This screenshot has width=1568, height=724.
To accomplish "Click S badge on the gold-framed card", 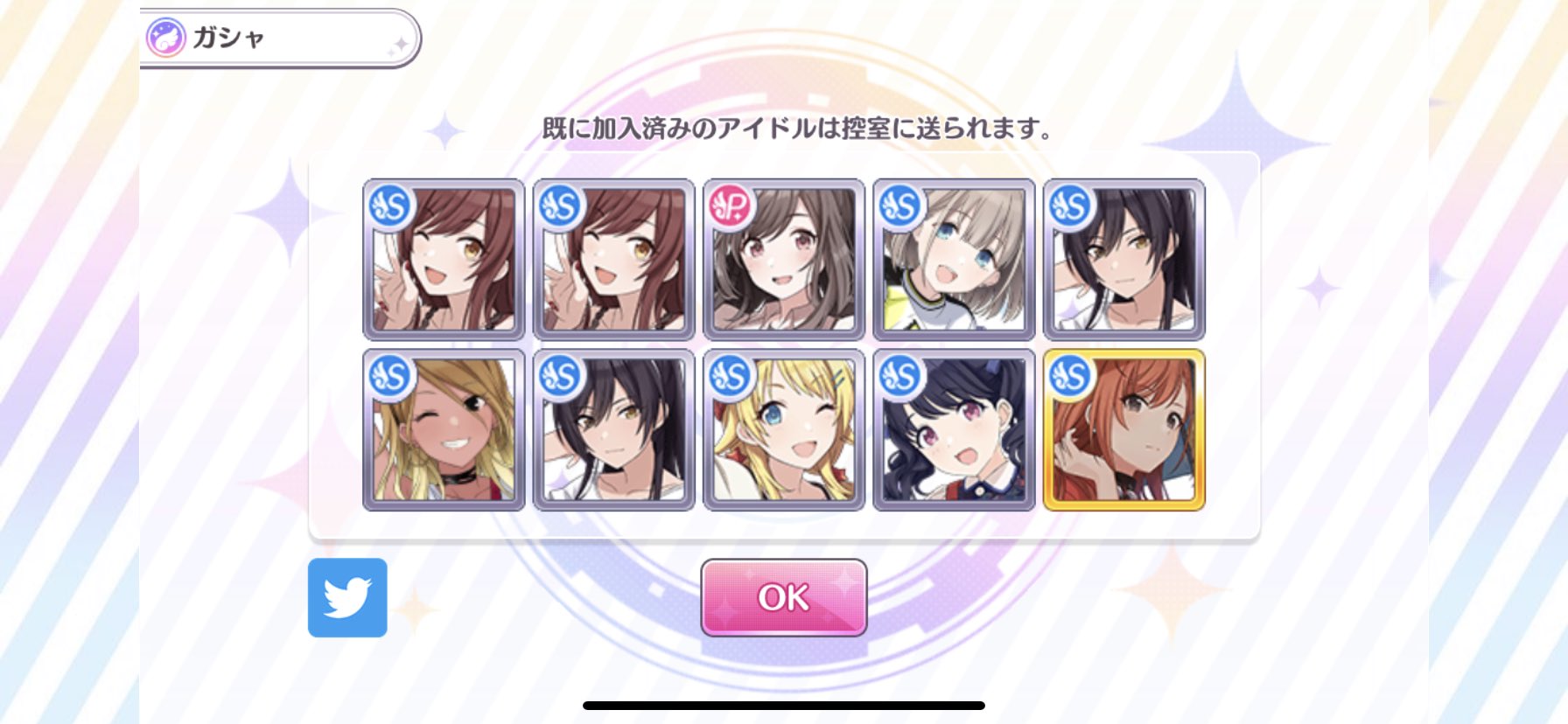I will 1070,374.
